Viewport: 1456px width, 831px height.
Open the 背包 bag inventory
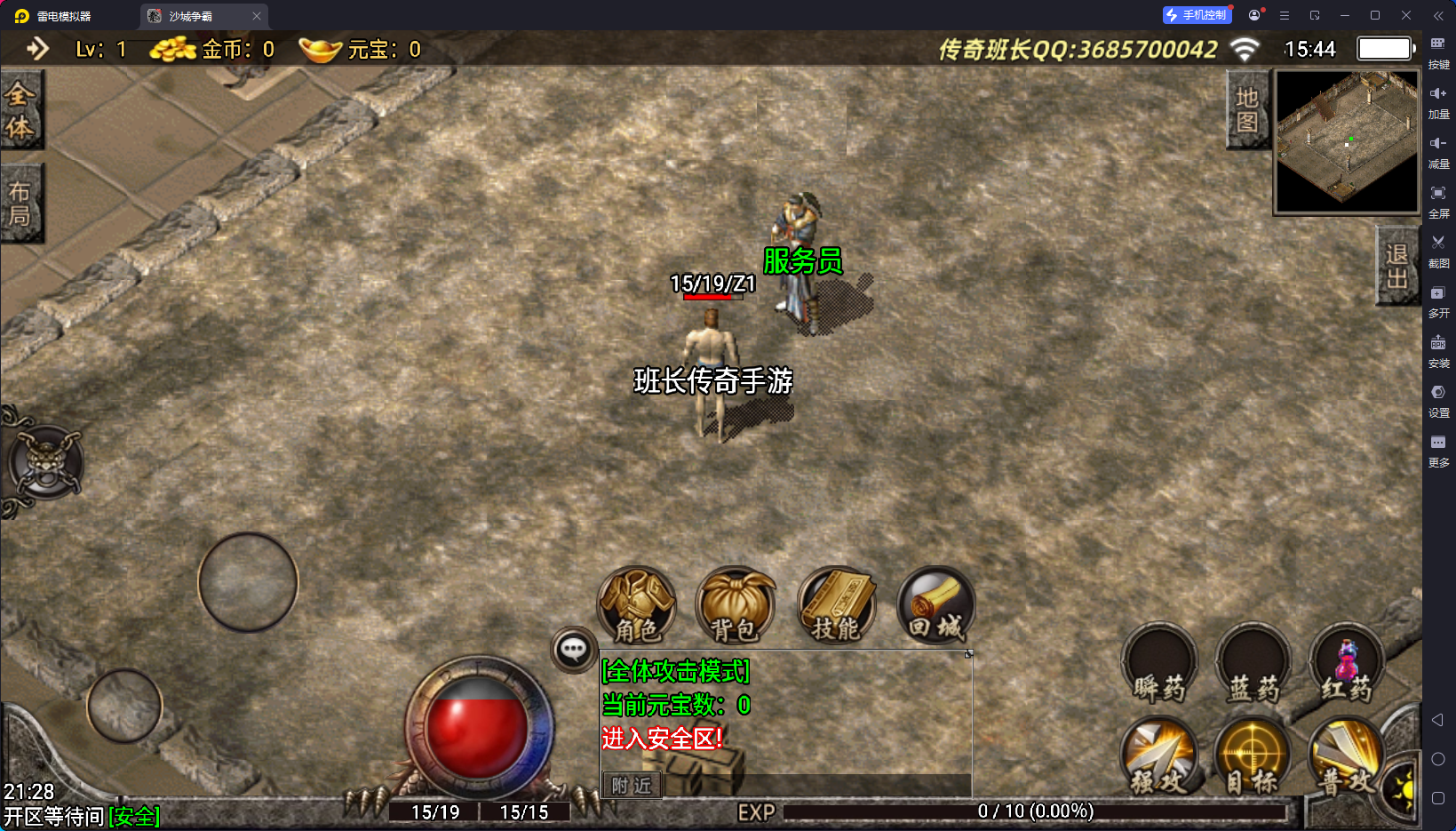click(x=735, y=606)
